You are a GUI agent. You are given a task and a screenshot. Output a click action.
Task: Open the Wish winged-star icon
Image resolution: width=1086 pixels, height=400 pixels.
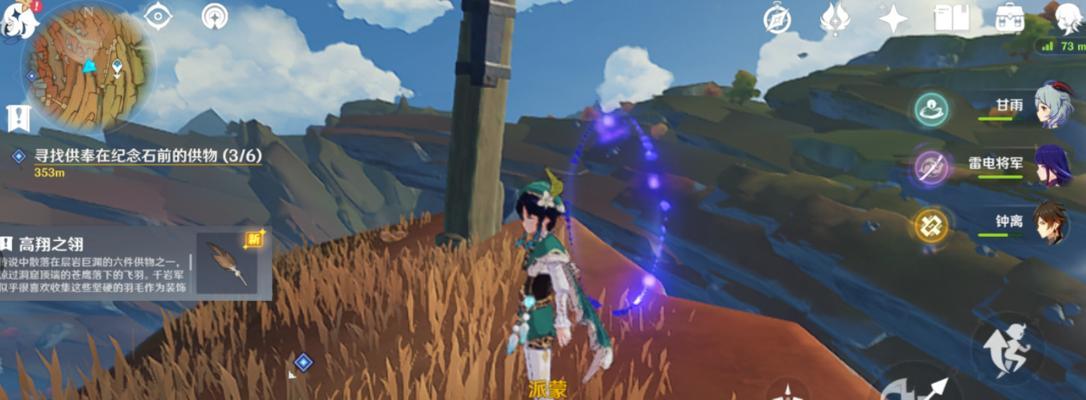pyautogui.click(x=834, y=17)
